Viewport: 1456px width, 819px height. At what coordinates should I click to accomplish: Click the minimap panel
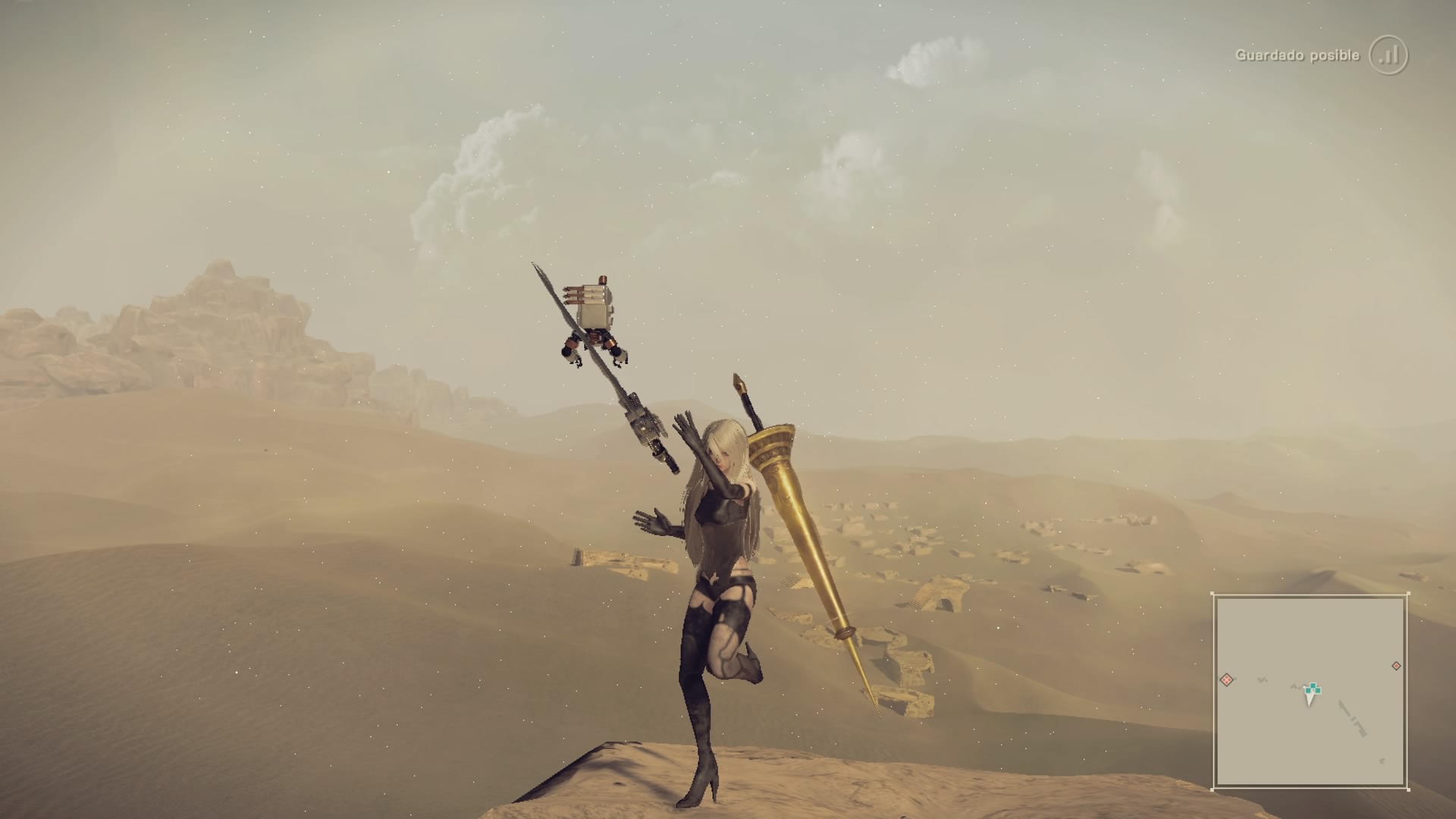point(1310,691)
